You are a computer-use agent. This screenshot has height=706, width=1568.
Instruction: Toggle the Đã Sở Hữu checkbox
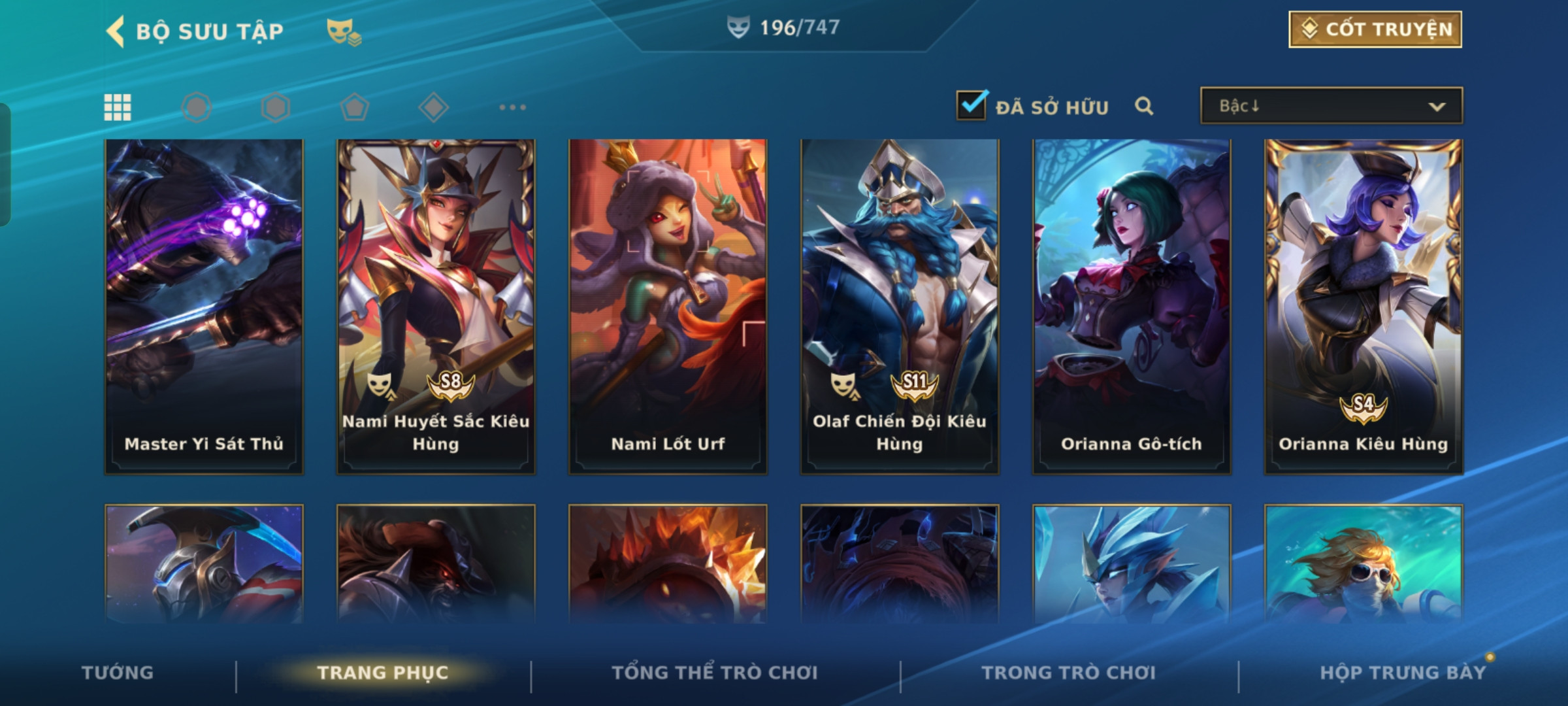971,106
